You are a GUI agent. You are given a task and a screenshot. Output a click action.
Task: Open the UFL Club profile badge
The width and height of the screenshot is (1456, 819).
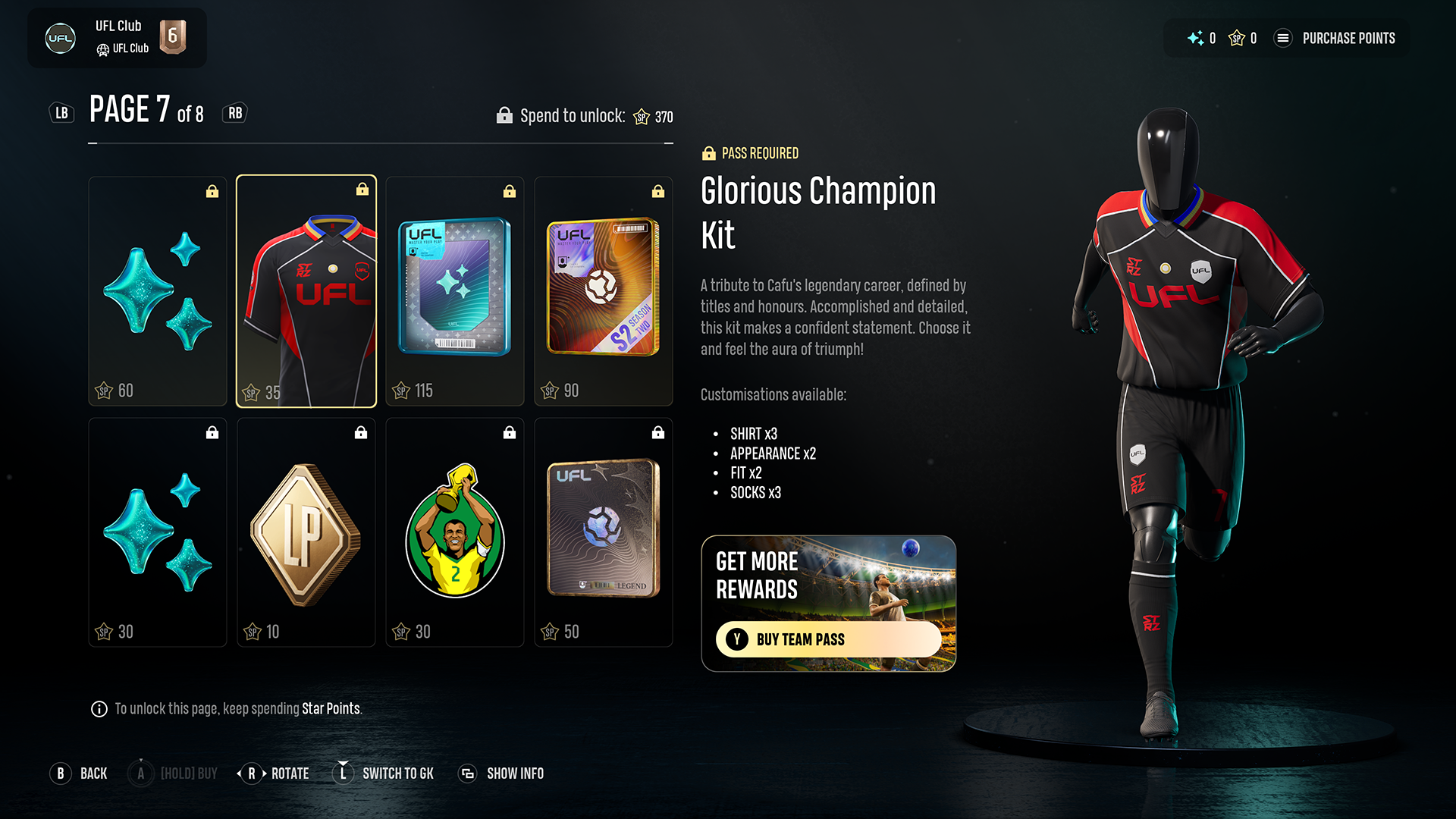coord(117,38)
